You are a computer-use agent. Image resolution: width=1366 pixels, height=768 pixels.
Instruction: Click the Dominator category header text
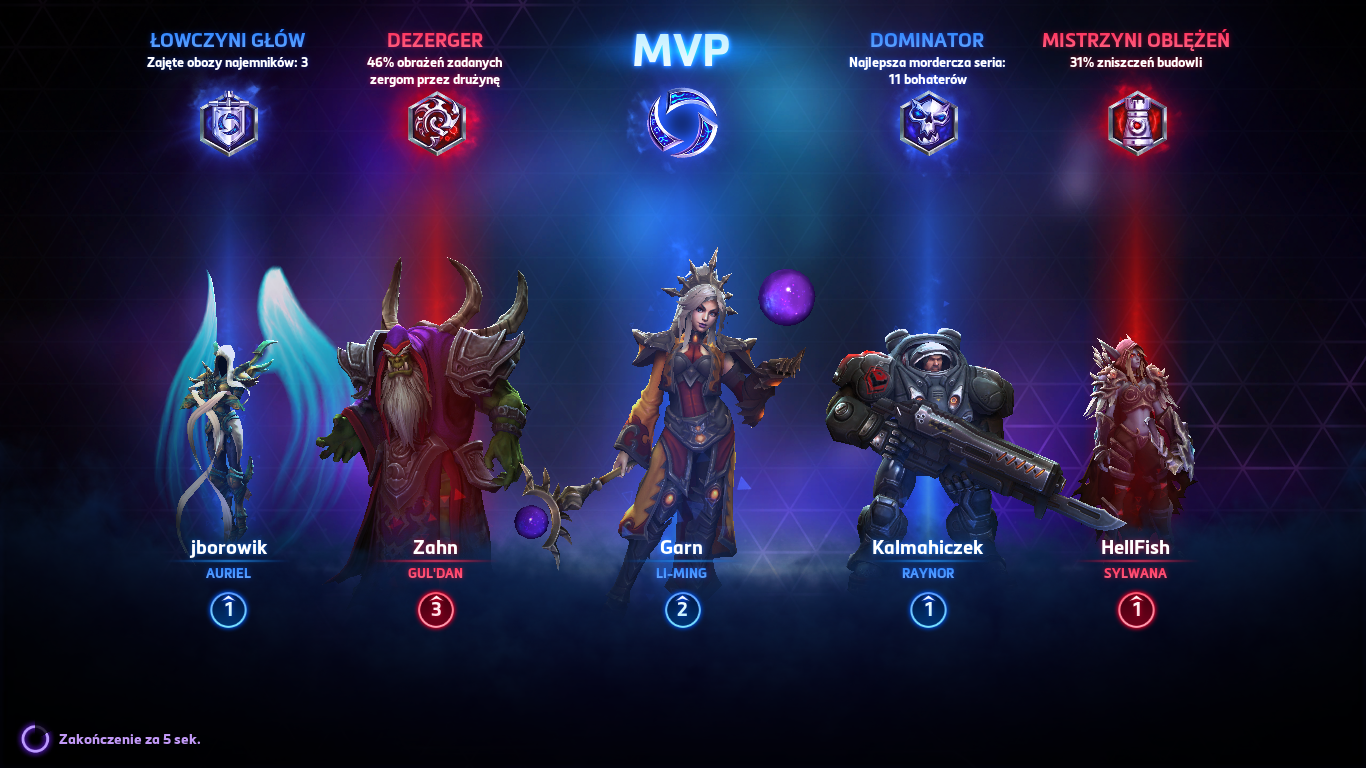928,40
